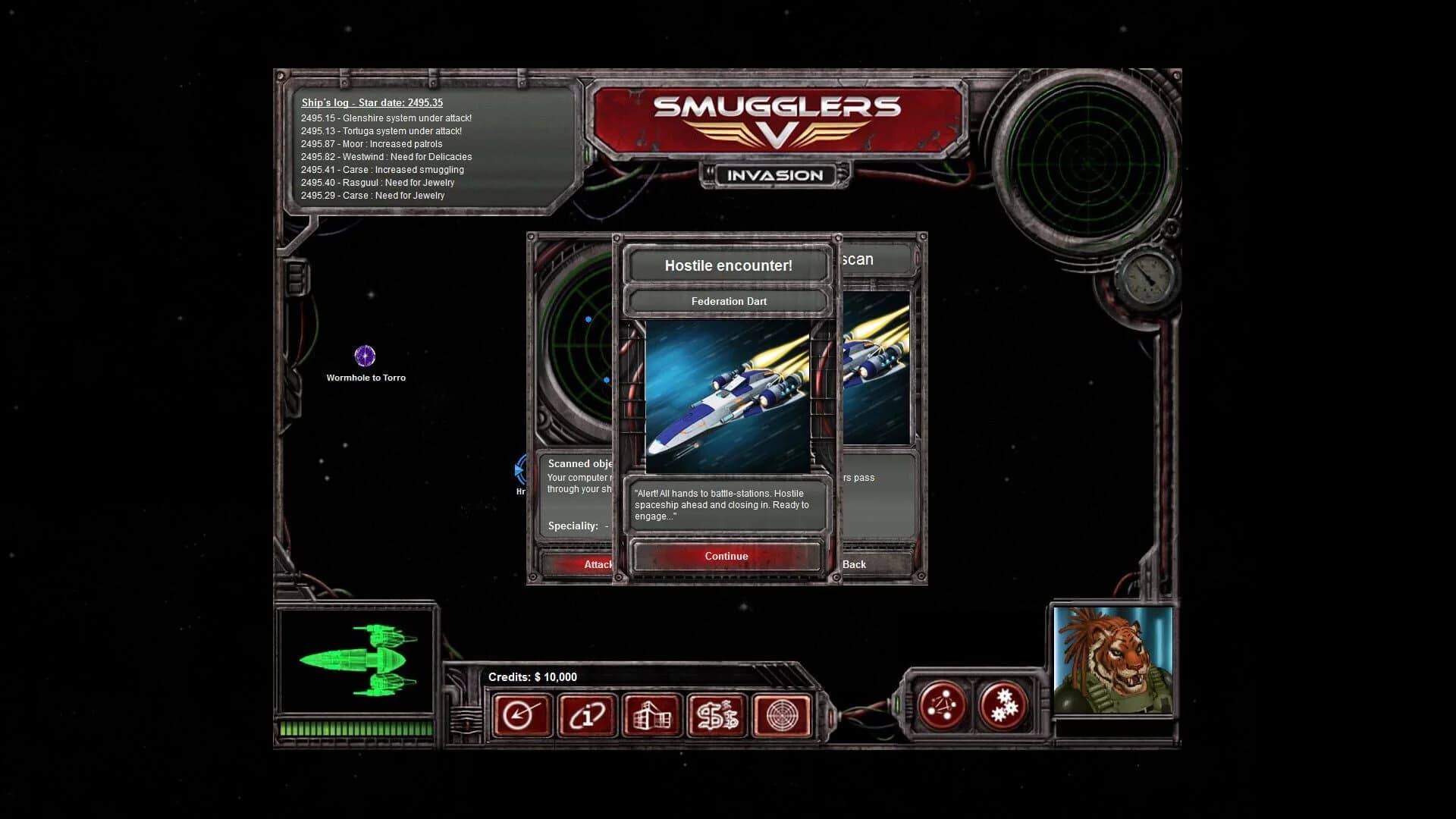Open the information icon in the bottom toolbar
Viewport: 1456px width, 819px height.
coord(585,714)
